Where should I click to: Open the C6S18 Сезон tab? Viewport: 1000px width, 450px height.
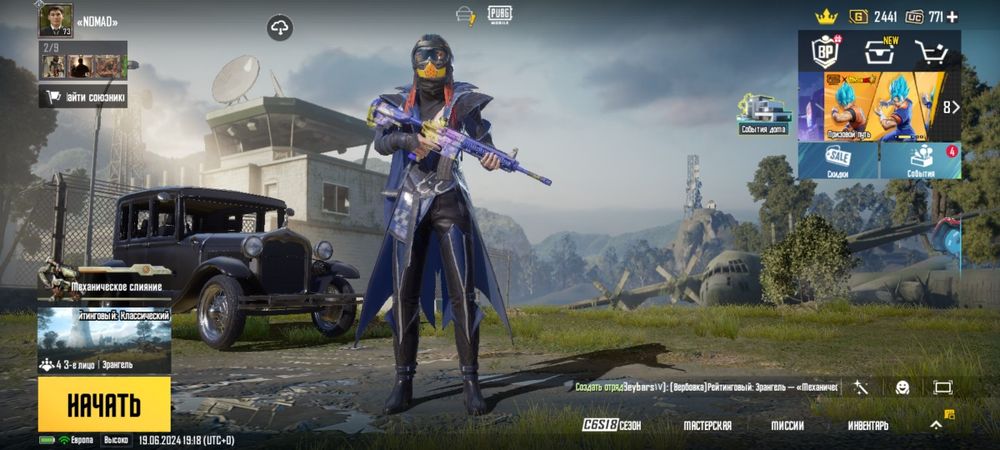(x=612, y=425)
